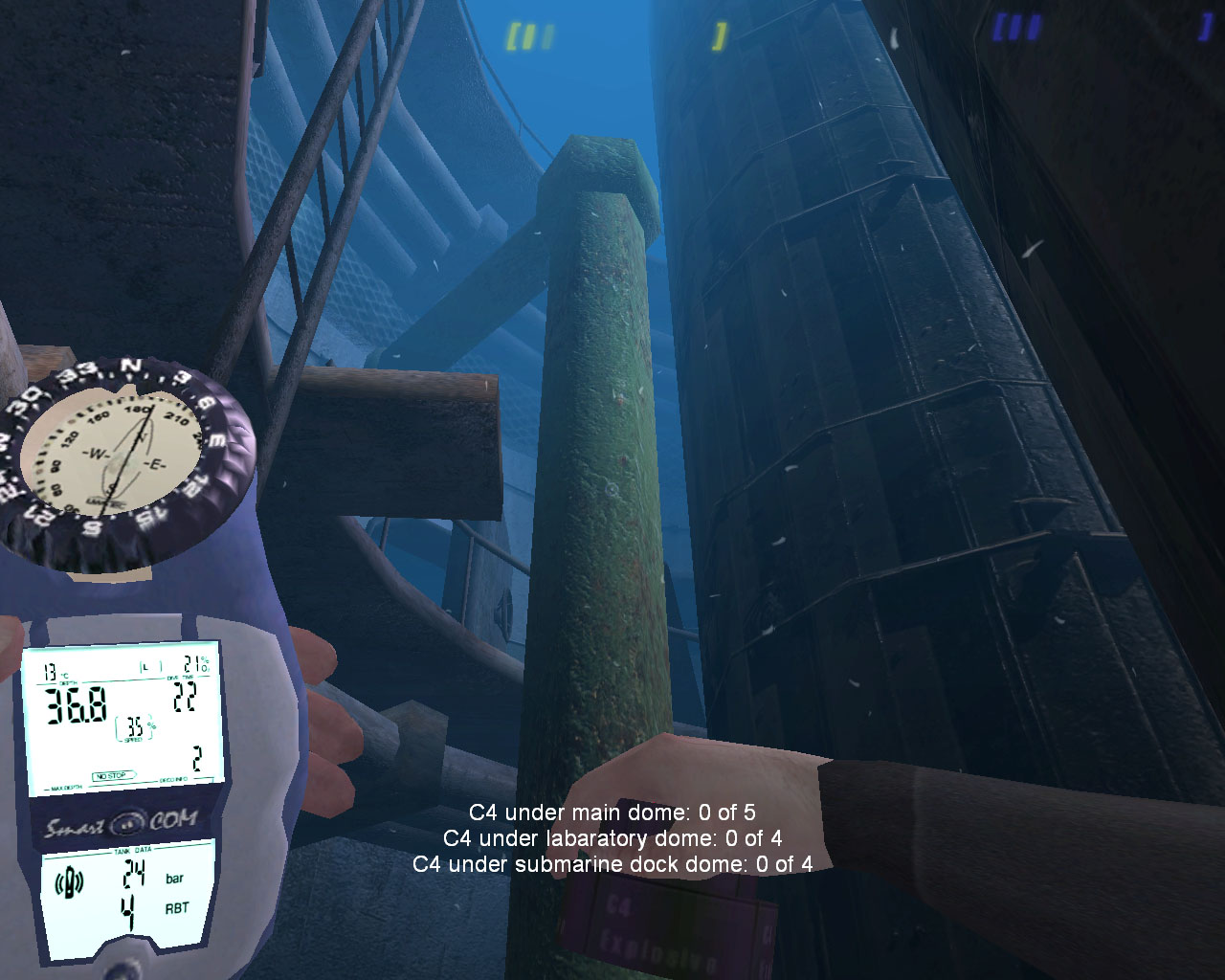Click the green mossy pillar in the center

point(603,479)
